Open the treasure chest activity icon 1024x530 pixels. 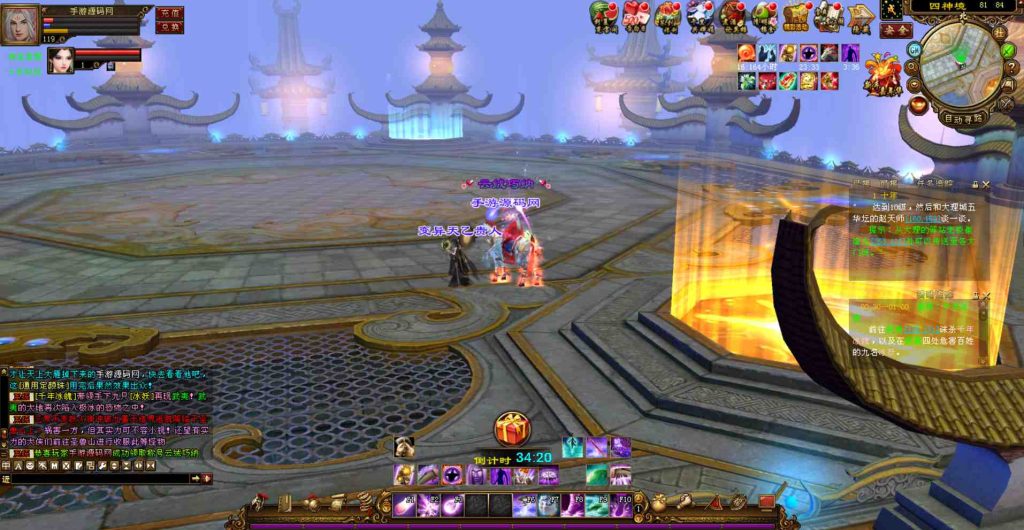[x=796, y=15]
